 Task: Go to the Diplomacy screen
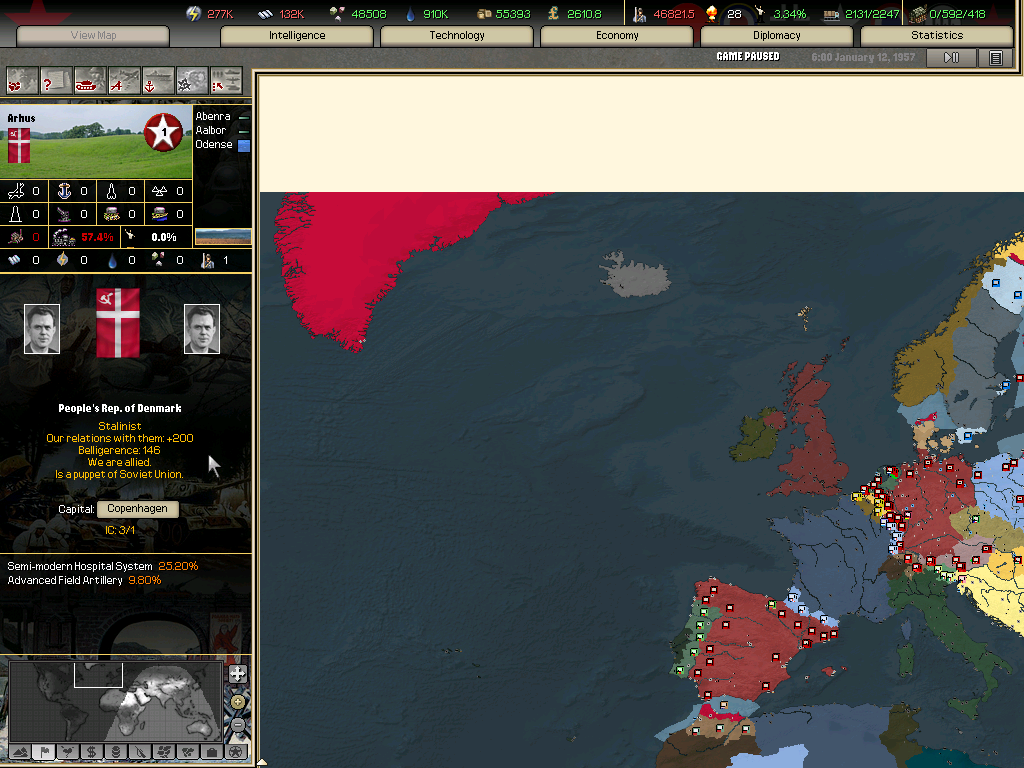point(777,36)
